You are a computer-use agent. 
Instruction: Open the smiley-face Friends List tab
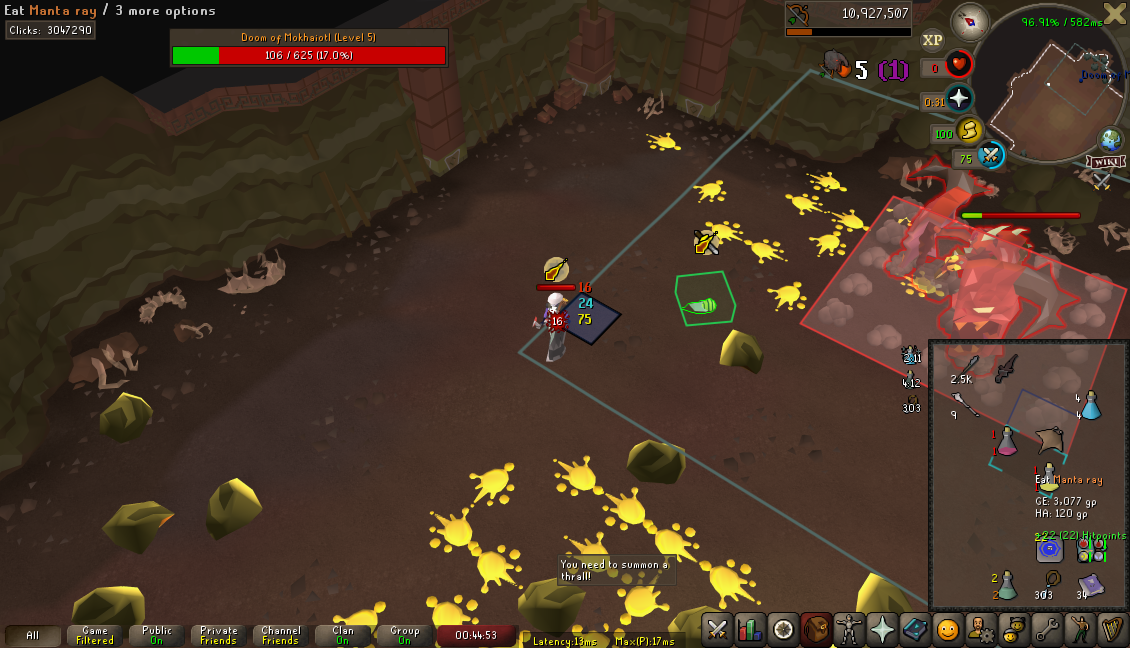pos(948,630)
